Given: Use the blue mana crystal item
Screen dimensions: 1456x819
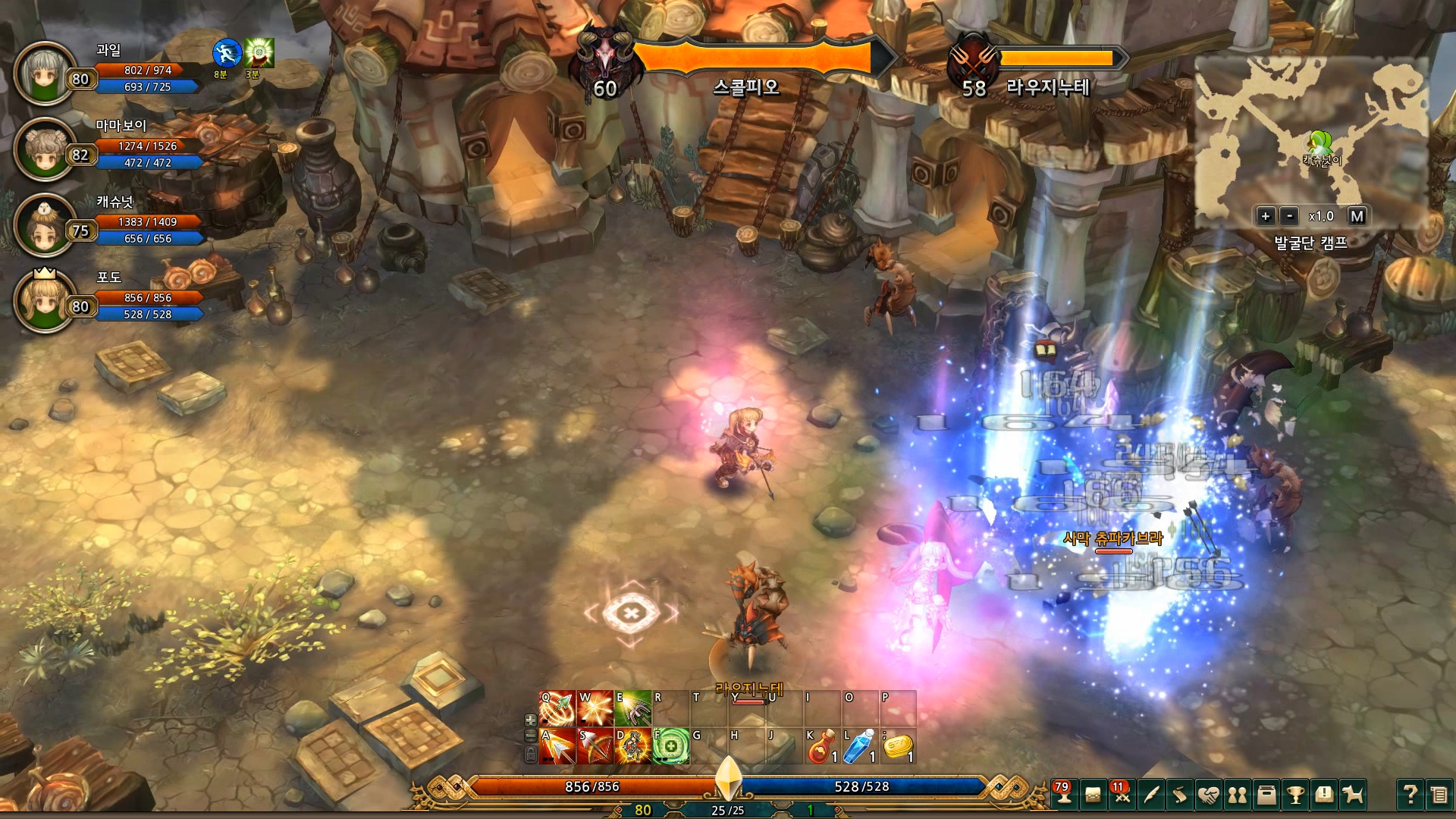Looking at the screenshot, I should [x=859, y=746].
